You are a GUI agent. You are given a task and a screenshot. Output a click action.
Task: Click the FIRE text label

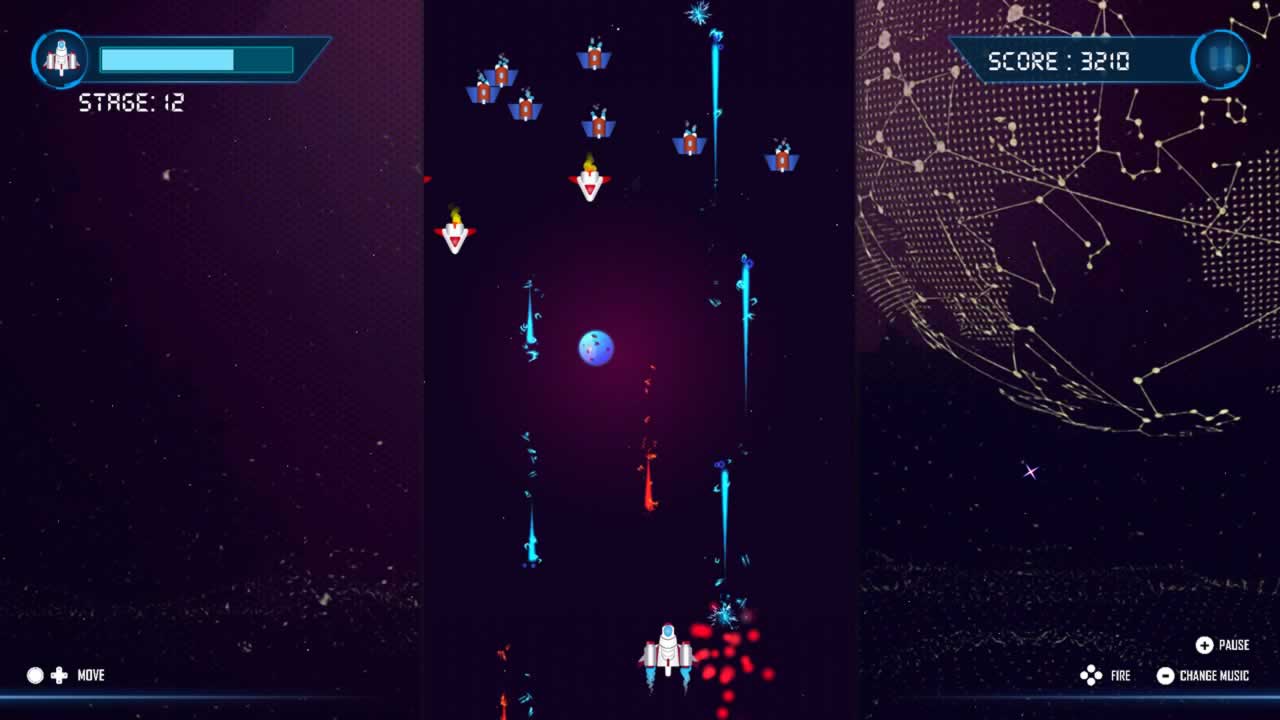(x=1120, y=676)
